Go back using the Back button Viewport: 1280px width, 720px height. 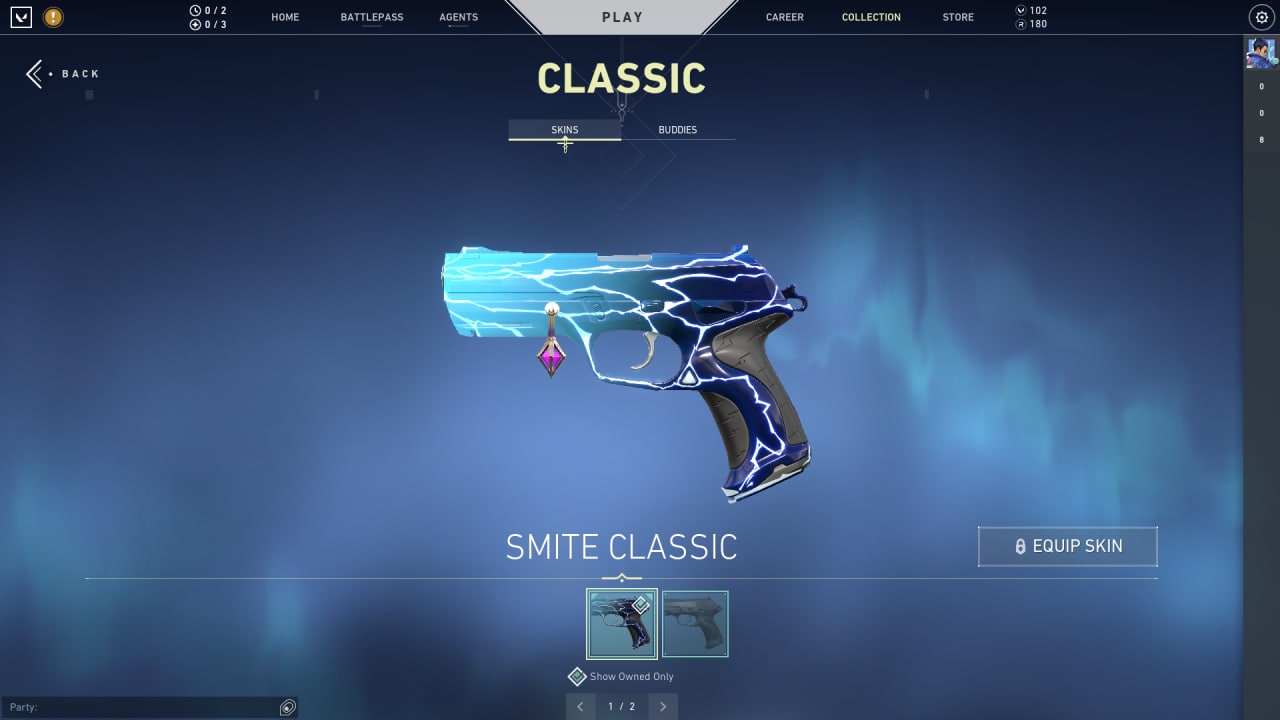pyautogui.click(x=63, y=74)
